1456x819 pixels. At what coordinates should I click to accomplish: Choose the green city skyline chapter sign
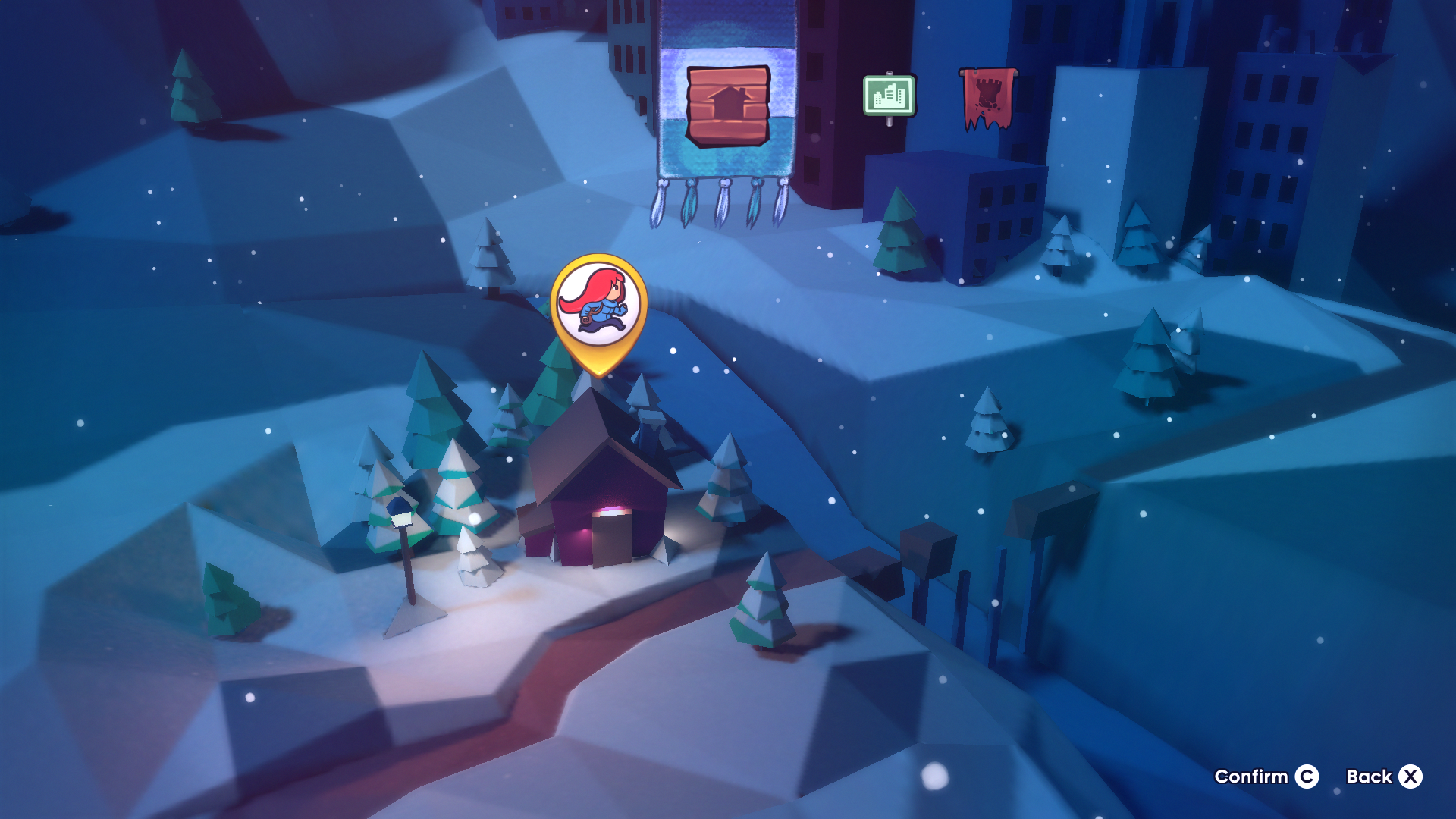click(x=889, y=96)
